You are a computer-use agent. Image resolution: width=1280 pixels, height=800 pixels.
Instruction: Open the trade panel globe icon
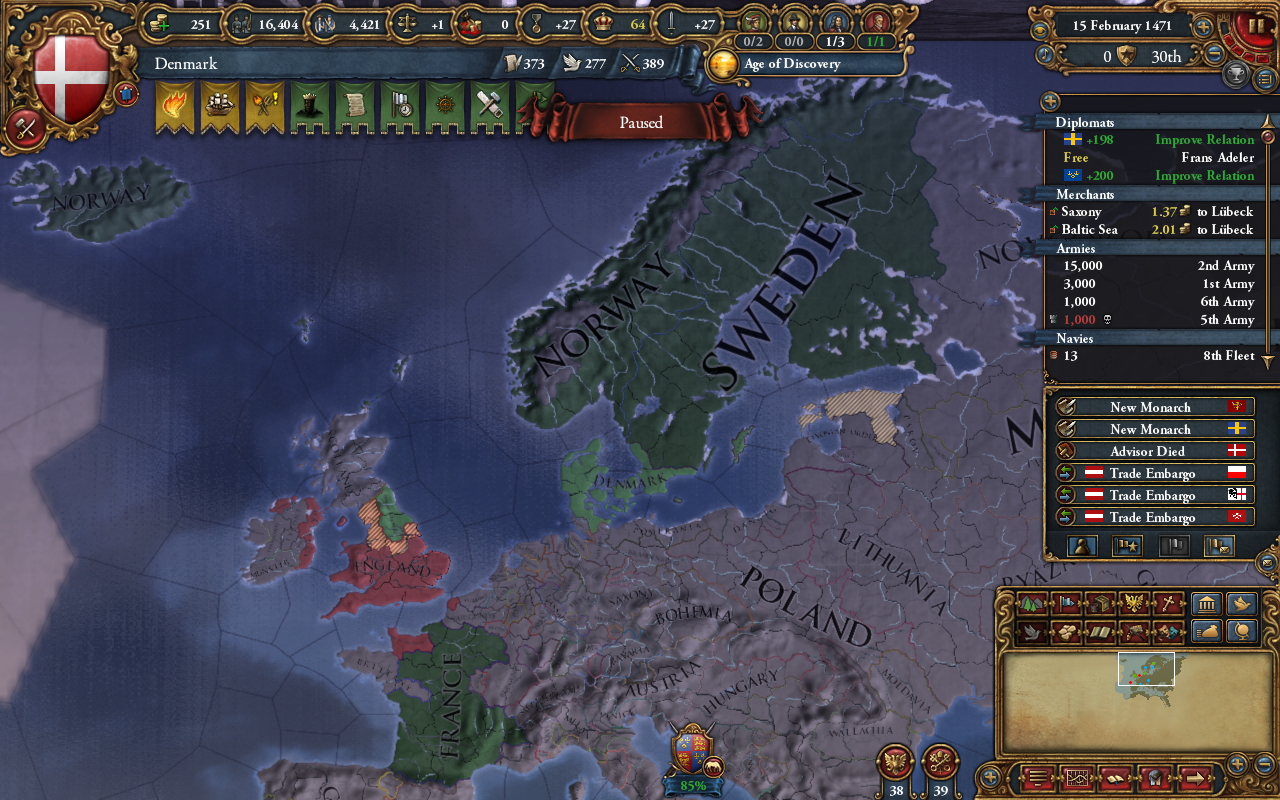click(1240, 633)
